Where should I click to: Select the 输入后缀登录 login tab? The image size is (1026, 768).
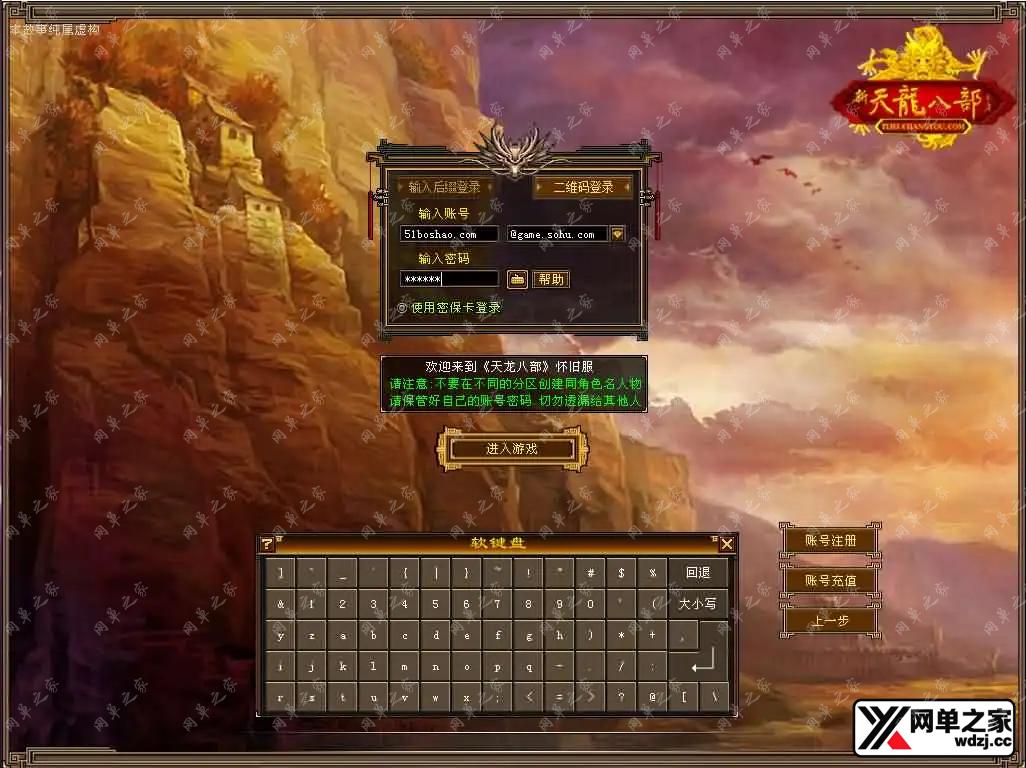[445, 187]
